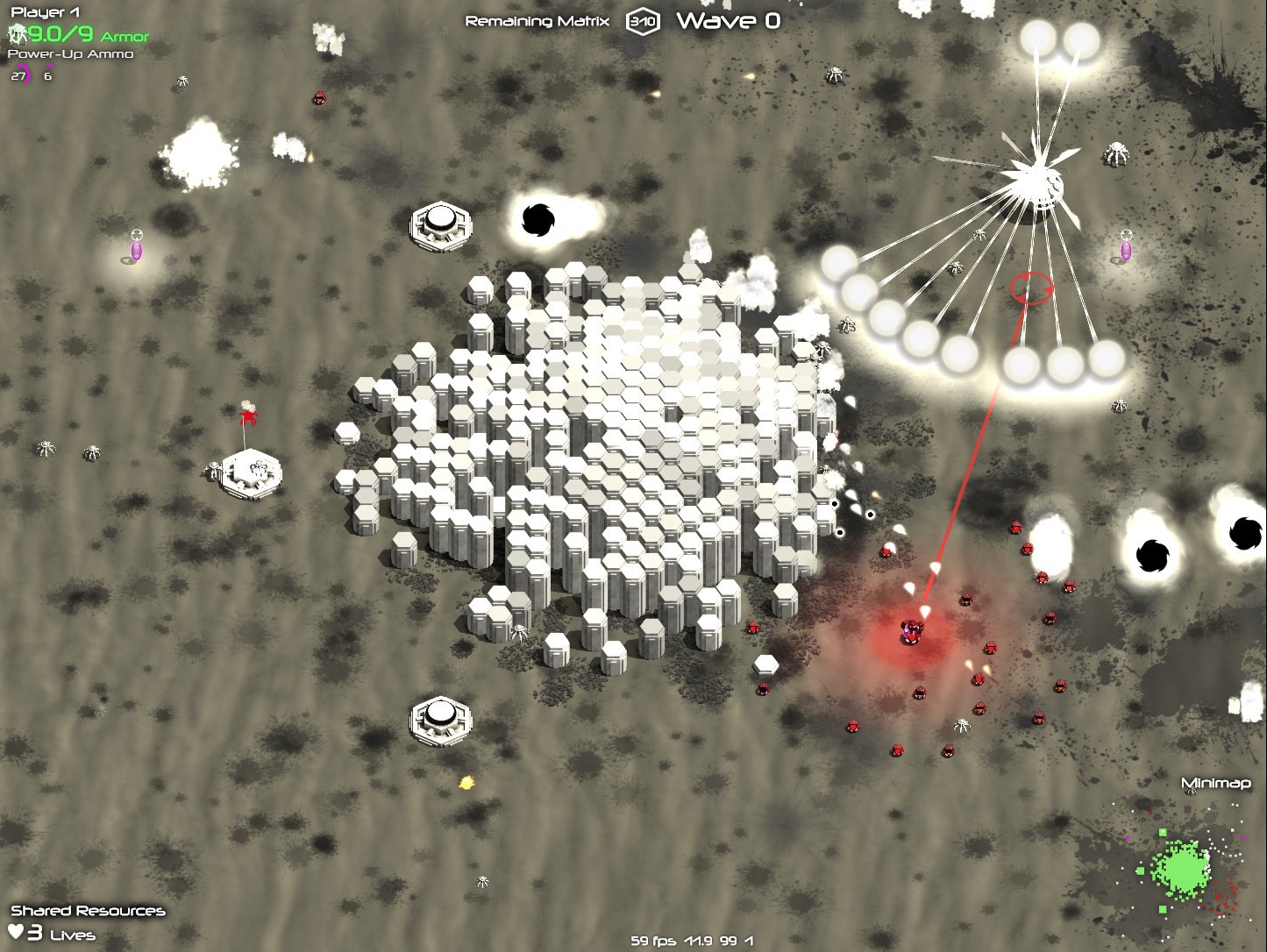Select the Player 1 mech armor icon
The width and height of the screenshot is (1267, 952).
[18, 35]
